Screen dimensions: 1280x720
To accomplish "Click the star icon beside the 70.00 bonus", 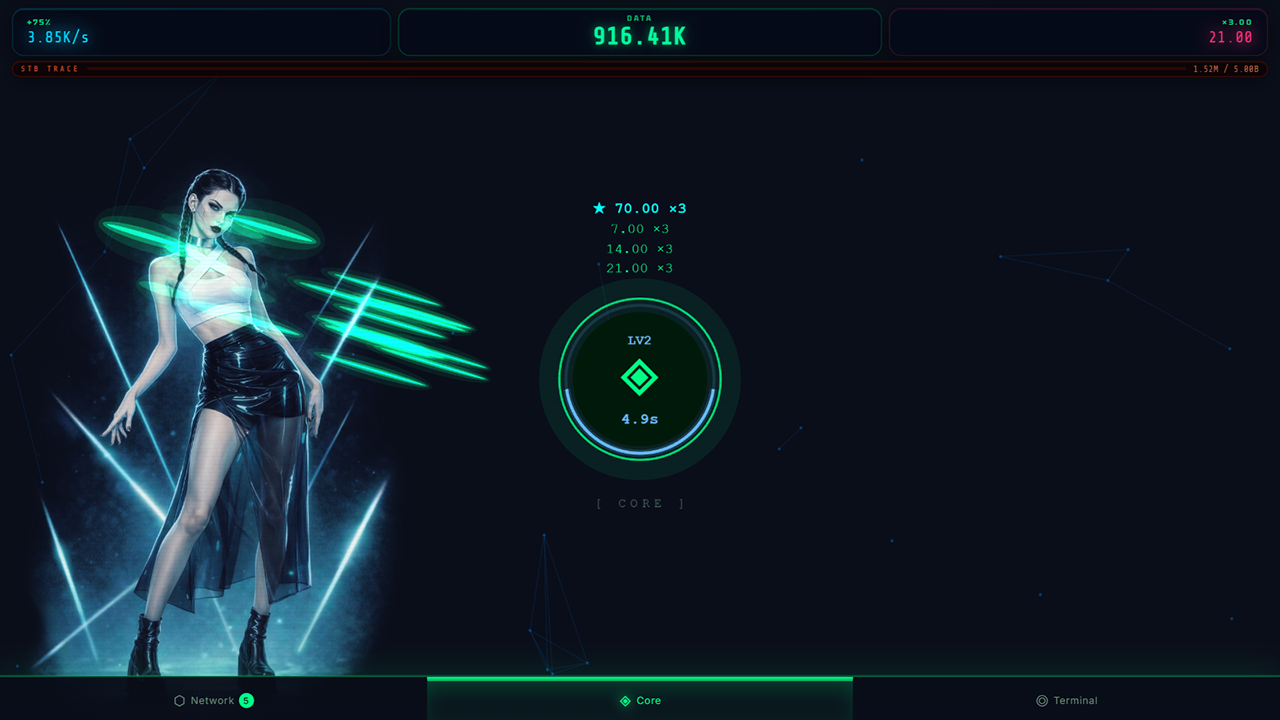I will (x=598, y=208).
